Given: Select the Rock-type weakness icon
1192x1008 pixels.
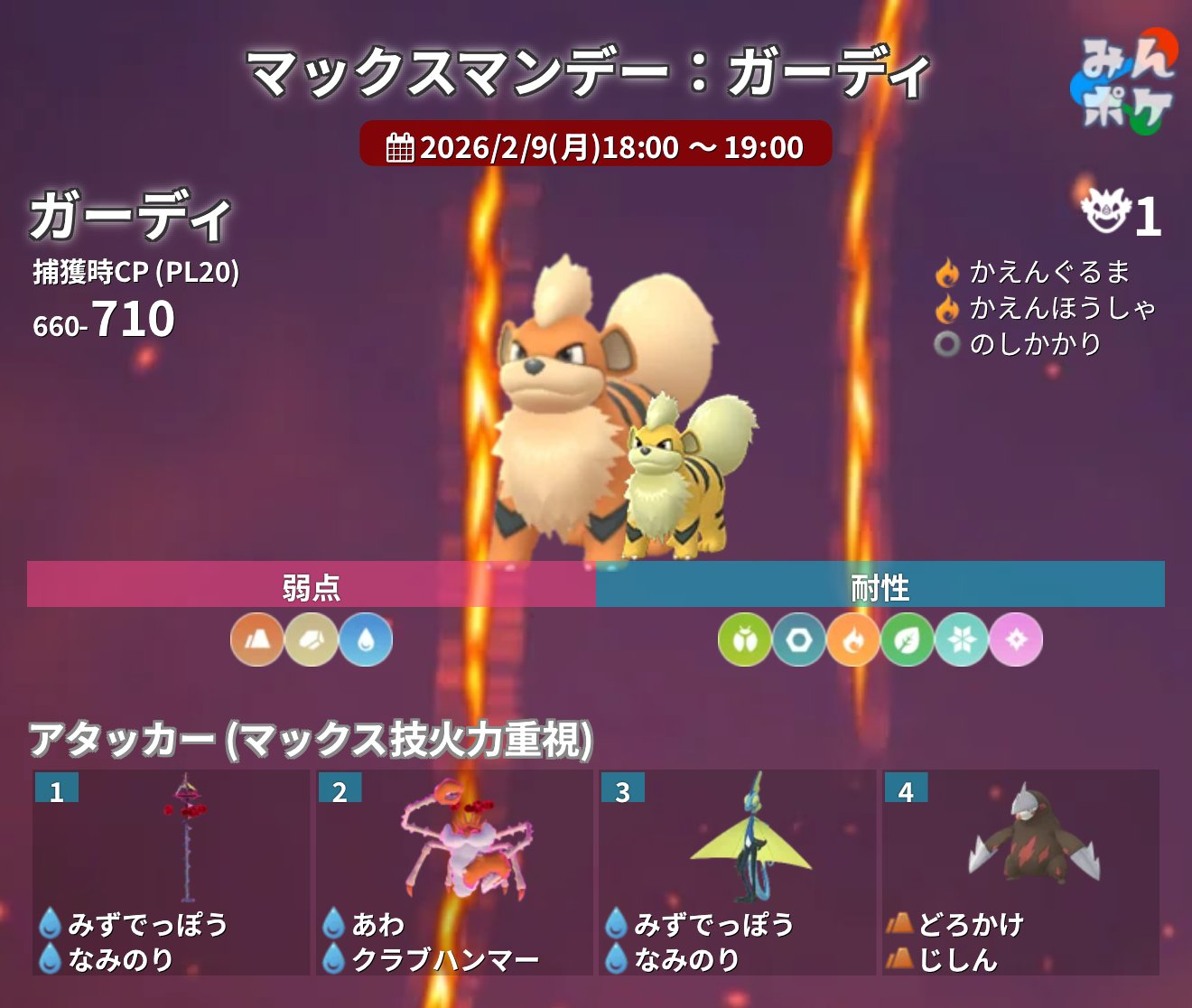Looking at the screenshot, I should click(312, 639).
